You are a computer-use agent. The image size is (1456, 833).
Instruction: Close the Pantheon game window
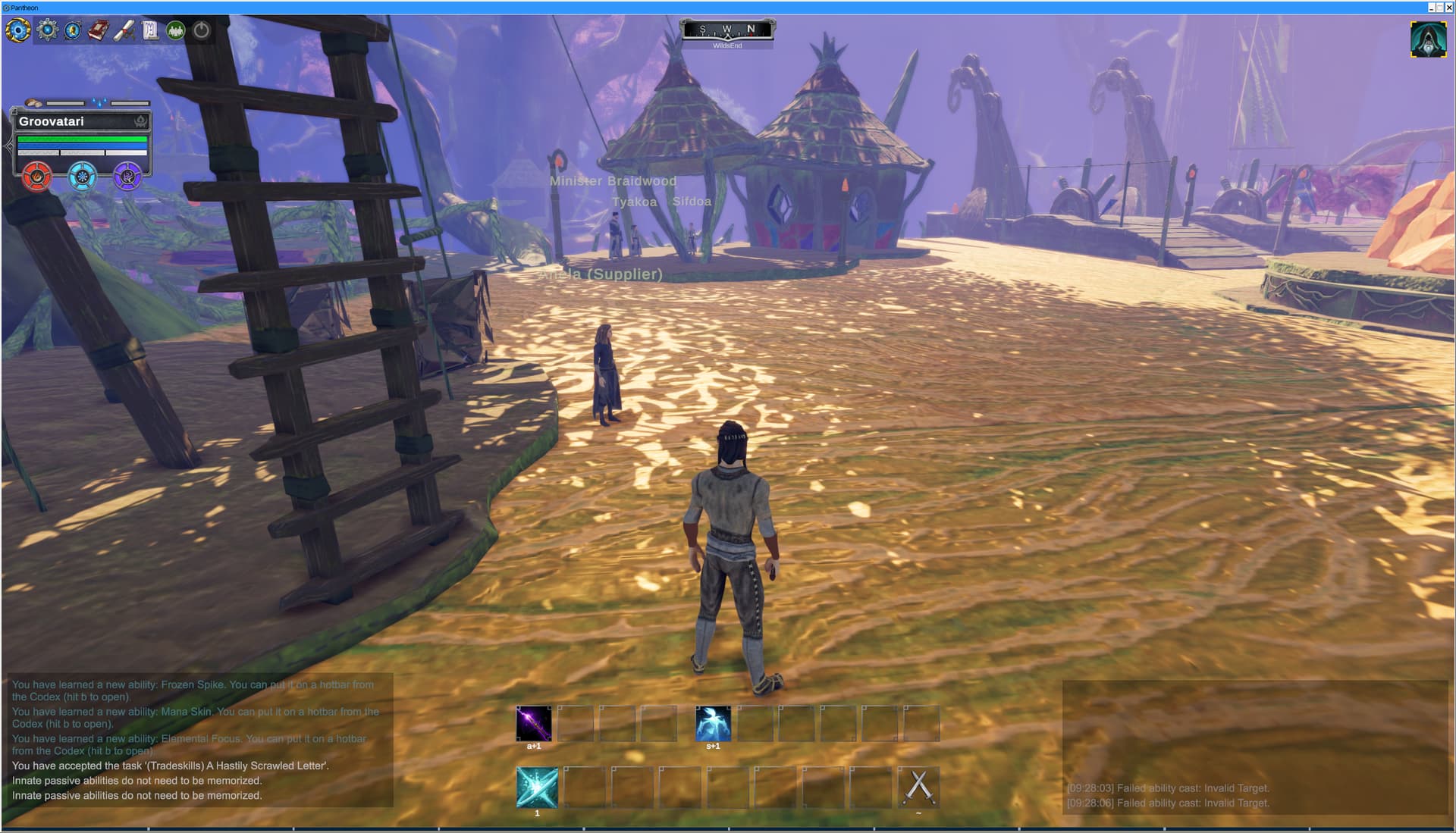click(1449, 8)
